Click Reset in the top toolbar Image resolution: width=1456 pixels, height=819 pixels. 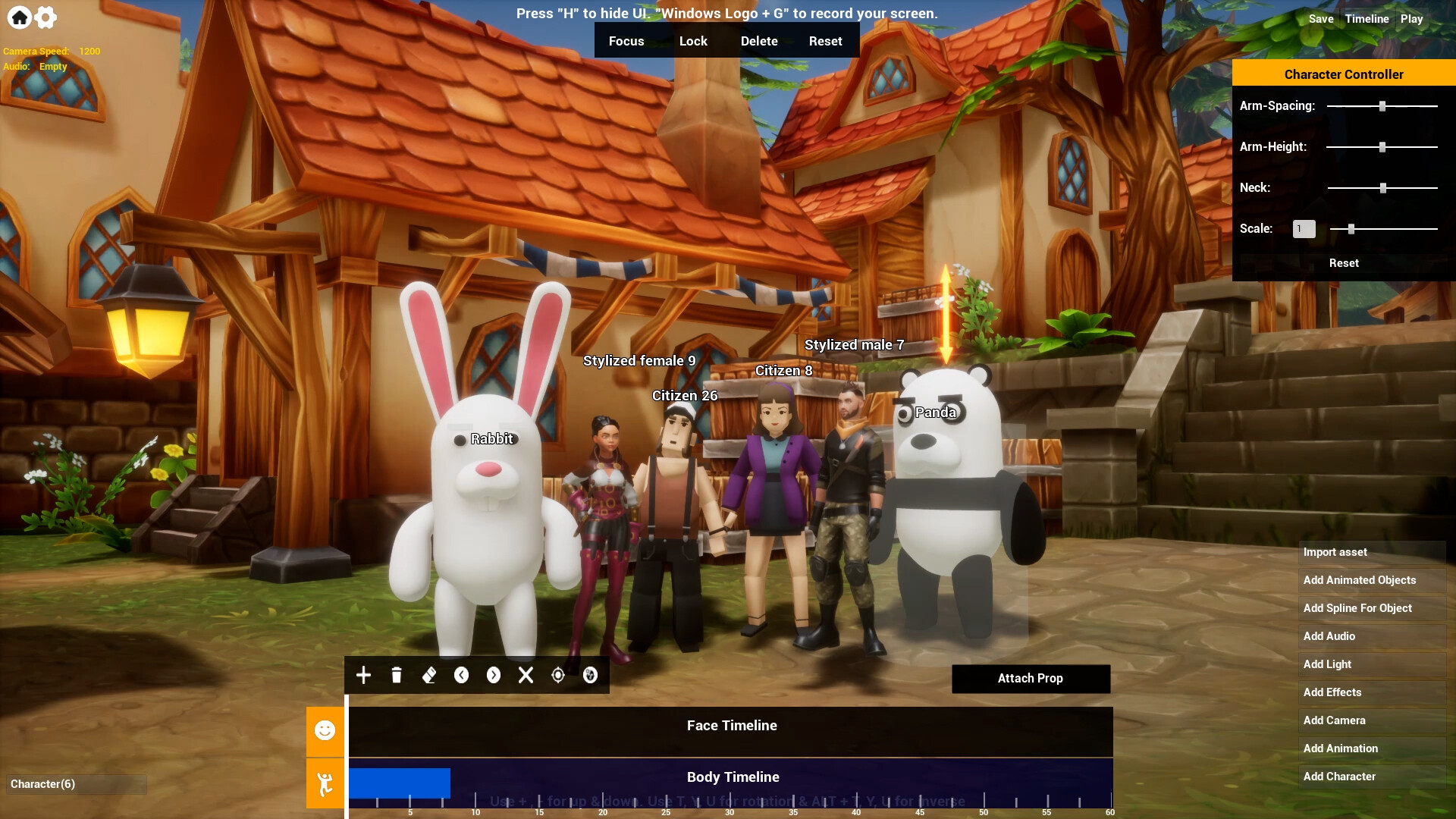(824, 40)
